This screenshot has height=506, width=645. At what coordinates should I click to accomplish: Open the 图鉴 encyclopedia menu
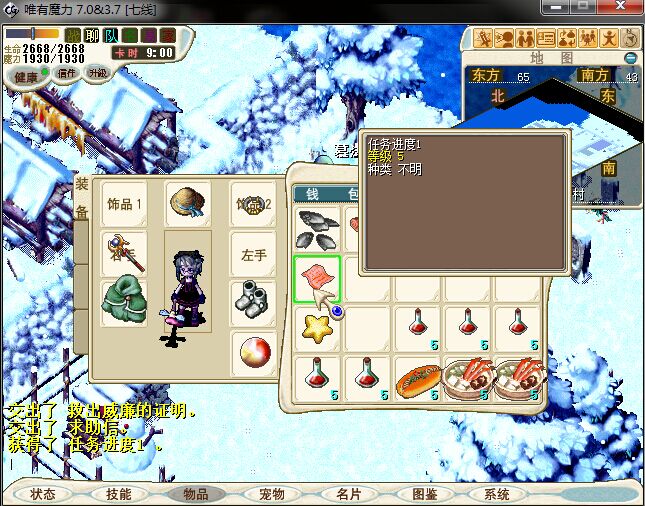(x=424, y=494)
